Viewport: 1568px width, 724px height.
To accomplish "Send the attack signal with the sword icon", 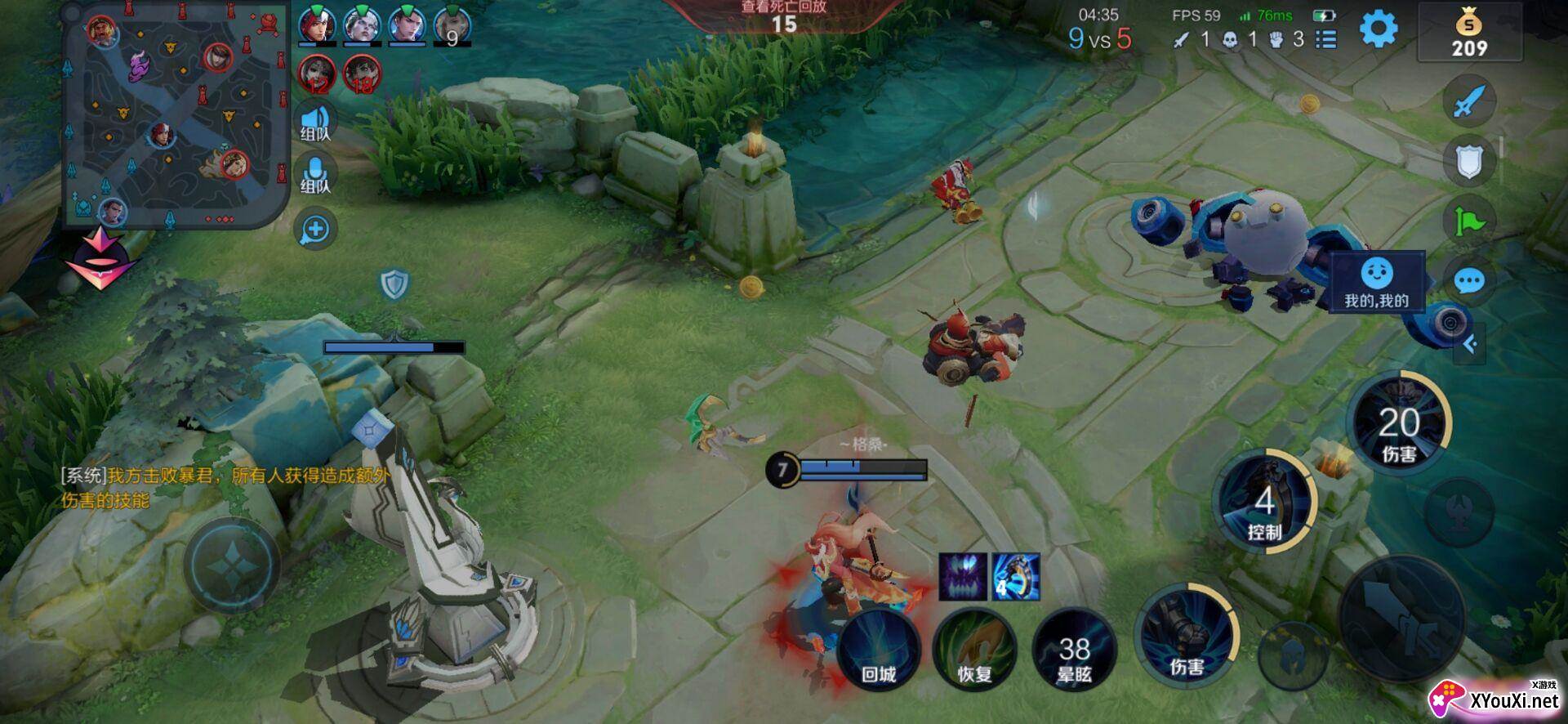I will click(1468, 101).
